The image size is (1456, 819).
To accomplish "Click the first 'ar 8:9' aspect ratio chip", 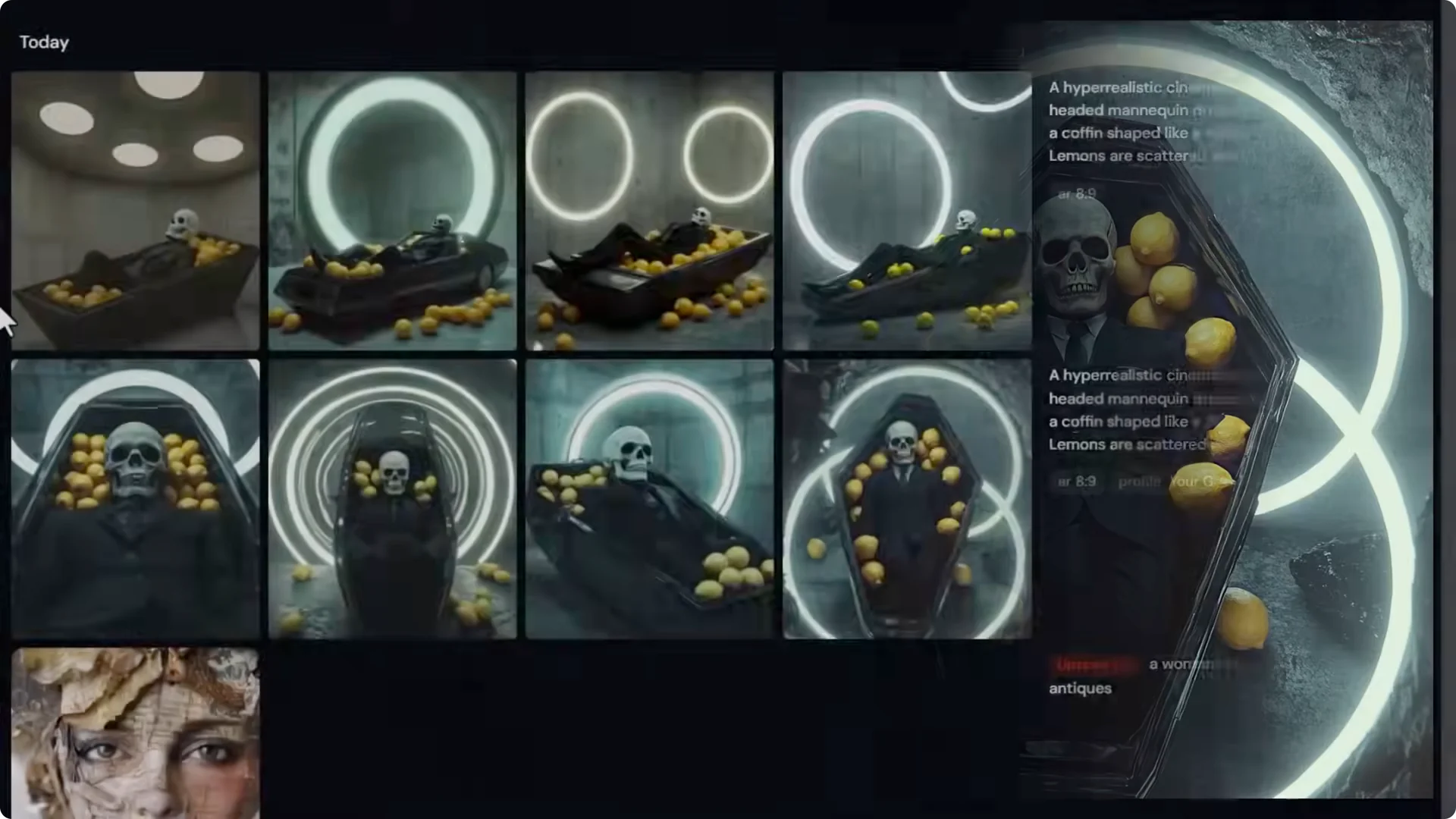I will click(1075, 193).
